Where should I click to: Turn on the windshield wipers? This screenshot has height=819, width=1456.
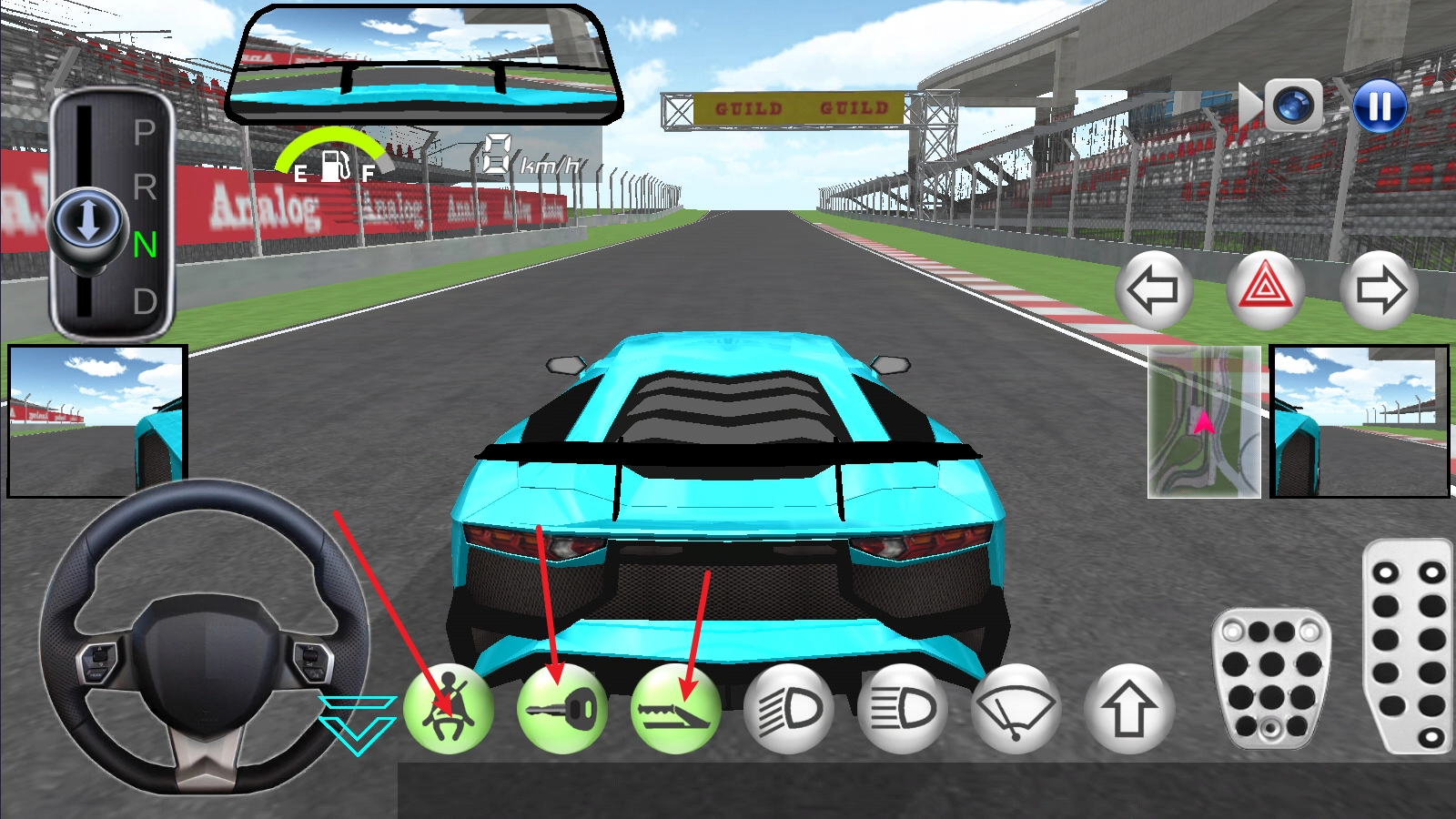pyautogui.click(x=1016, y=709)
